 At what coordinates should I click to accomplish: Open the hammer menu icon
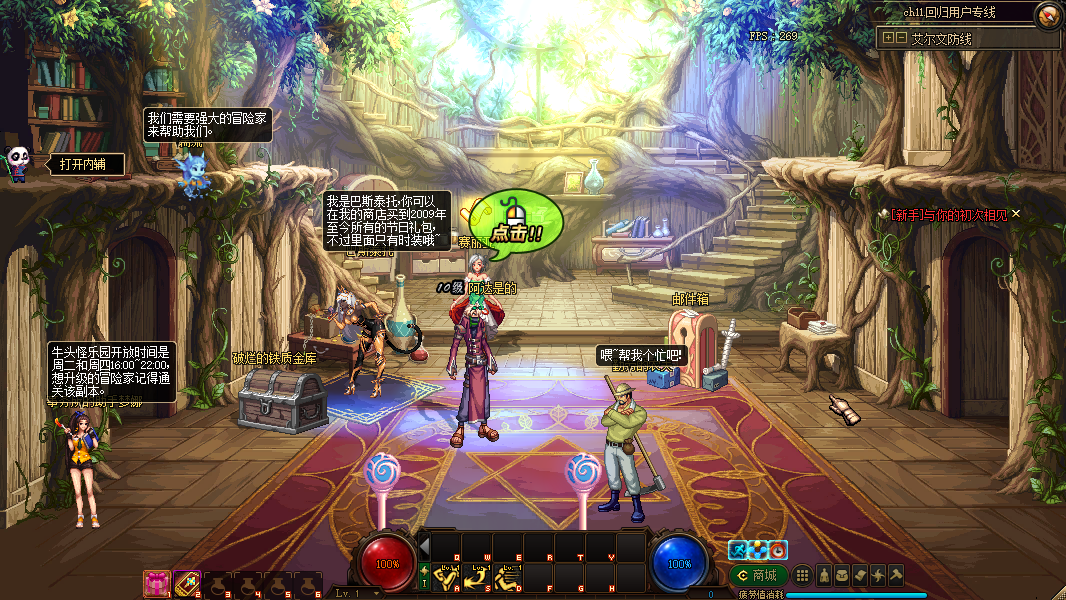click(896, 575)
